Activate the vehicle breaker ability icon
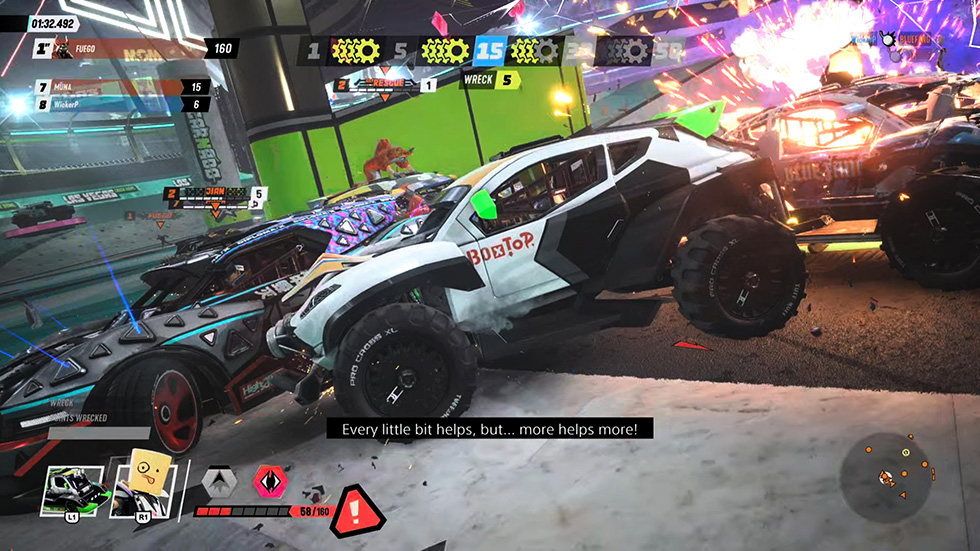The width and height of the screenshot is (980, 551). pos(72,491)
